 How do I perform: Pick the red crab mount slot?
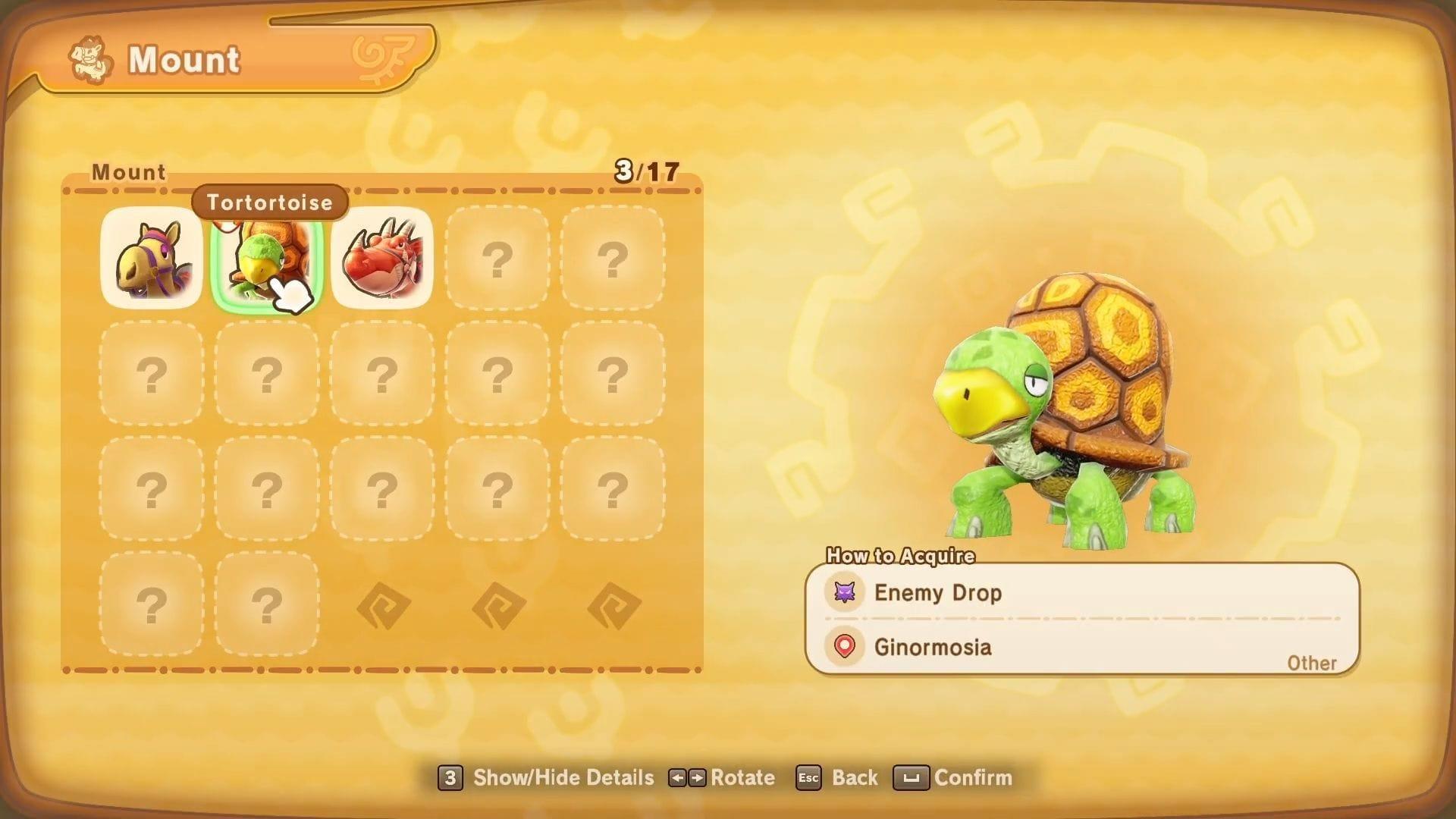(x=382, y=258)
